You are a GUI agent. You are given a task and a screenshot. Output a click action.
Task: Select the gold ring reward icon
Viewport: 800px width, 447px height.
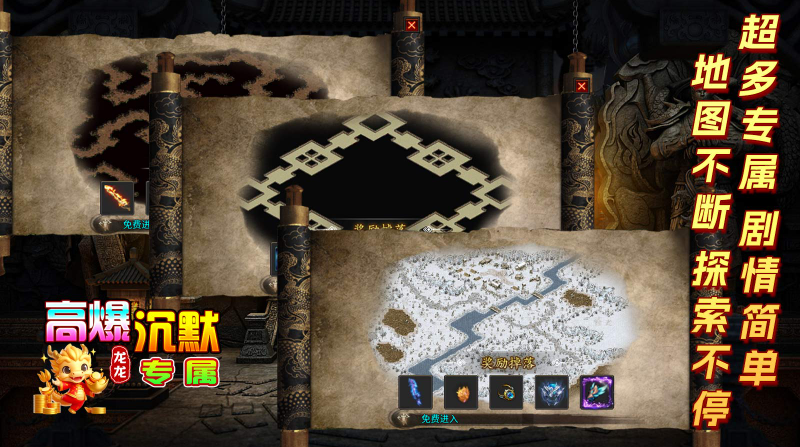[506, 391]
